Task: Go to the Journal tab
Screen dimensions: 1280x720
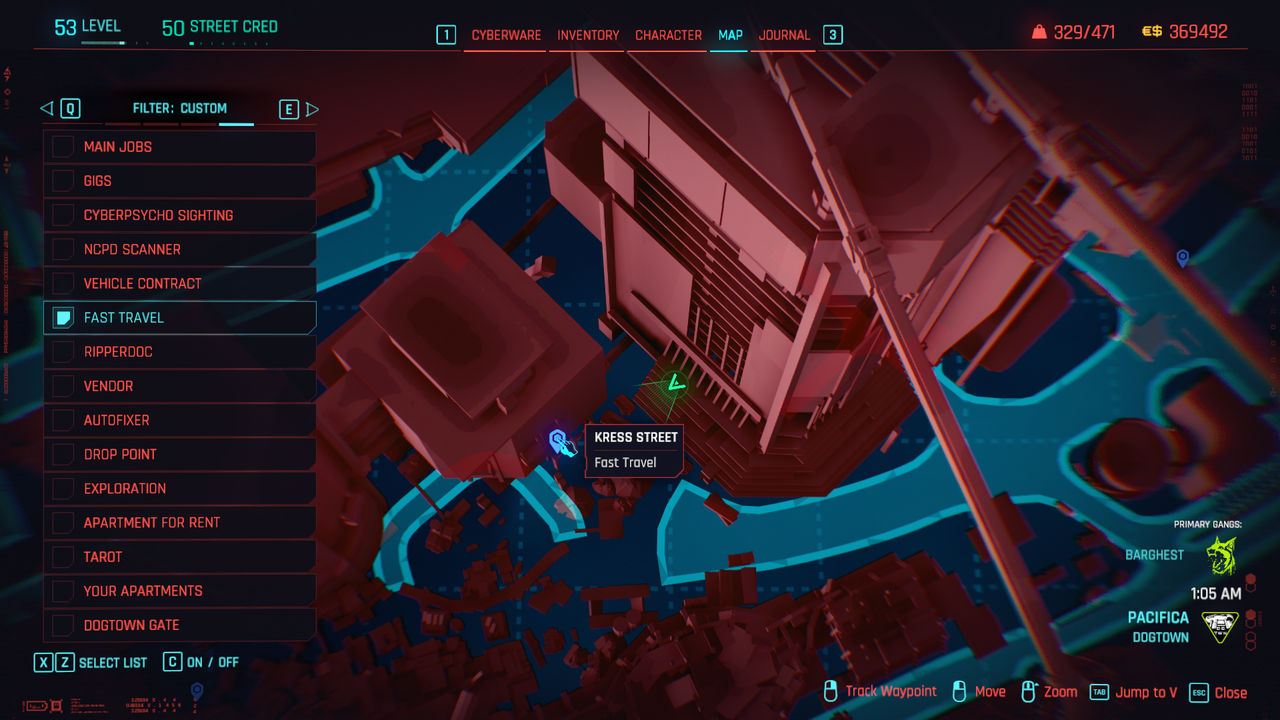Action: tap(784, 35)
